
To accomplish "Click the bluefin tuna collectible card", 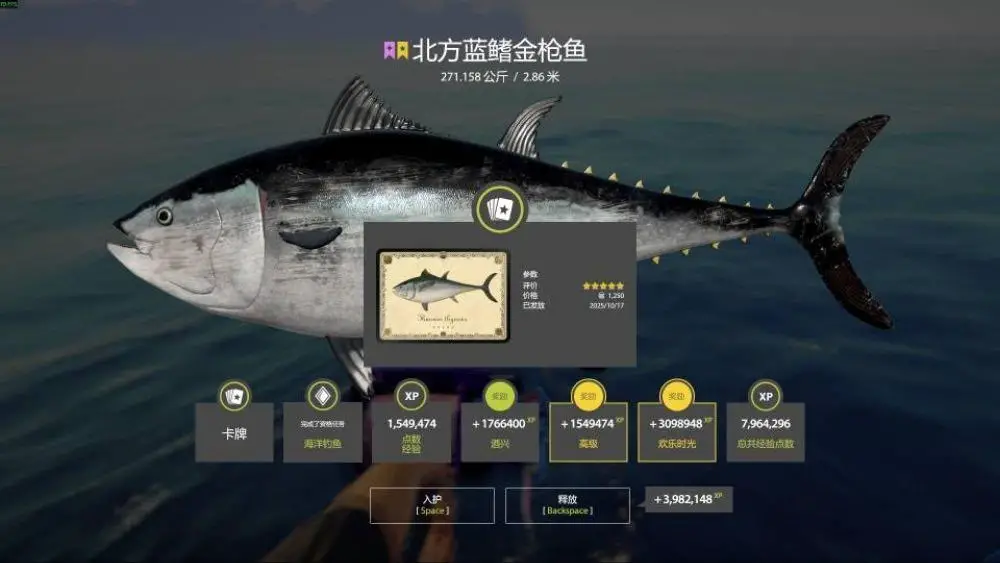I will (443, 295).
